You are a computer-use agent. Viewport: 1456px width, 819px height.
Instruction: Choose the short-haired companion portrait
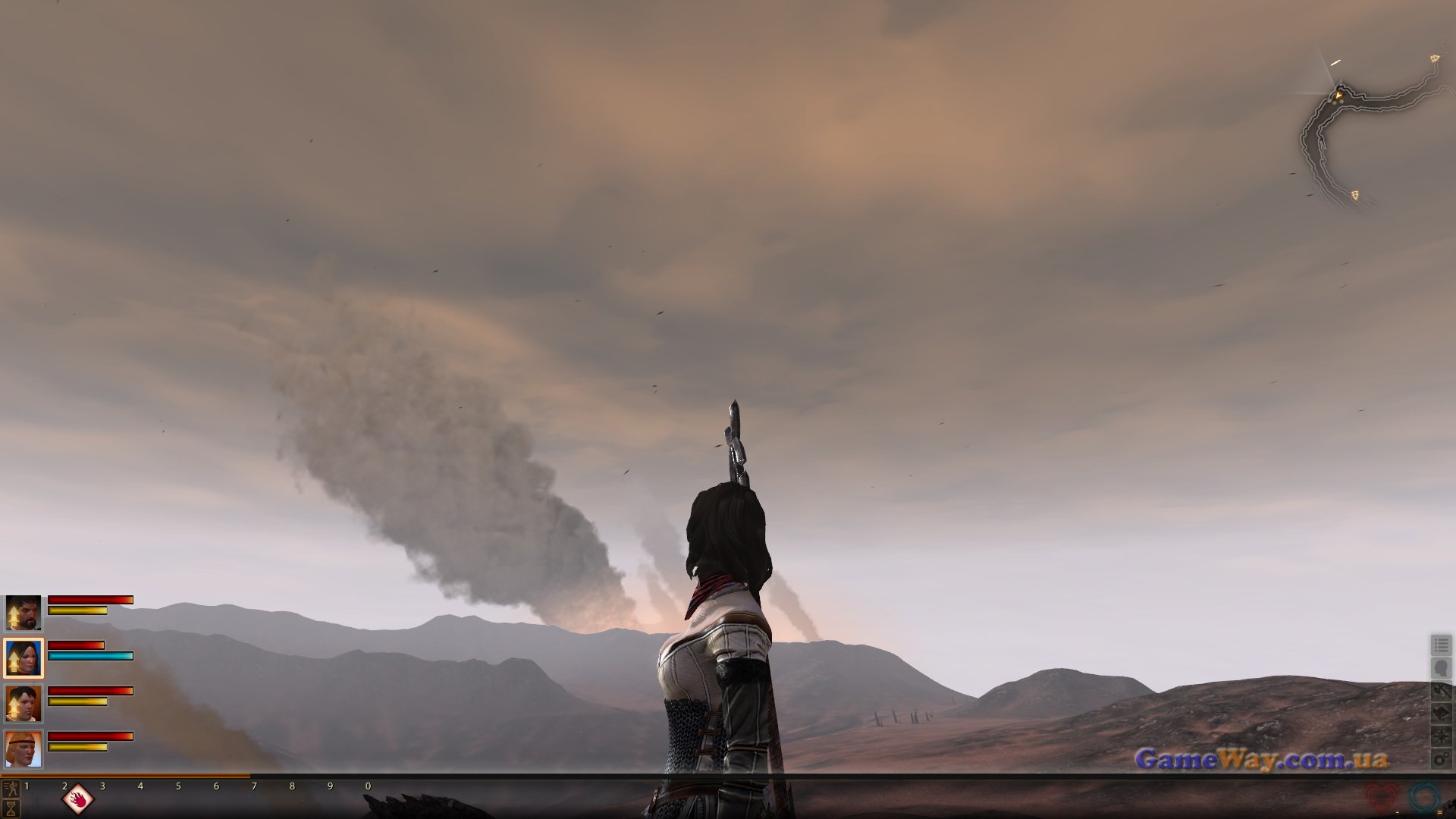(x=24, y=704)
